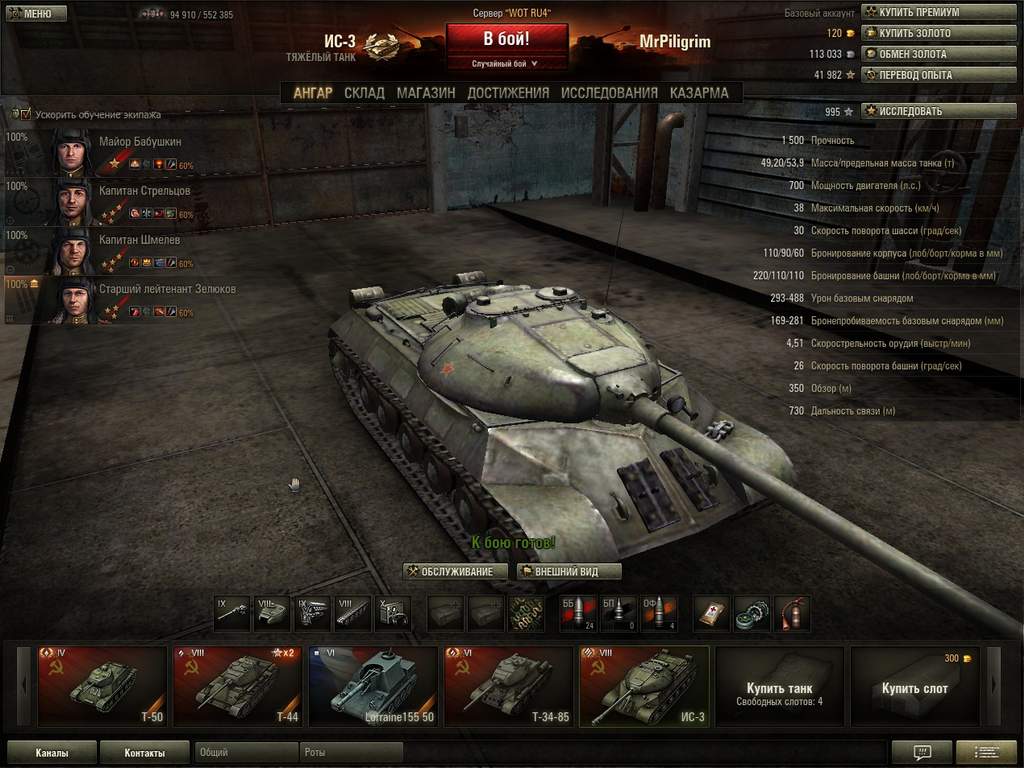
Task: Start the battle with В бой! button
Action: point(507,41)
